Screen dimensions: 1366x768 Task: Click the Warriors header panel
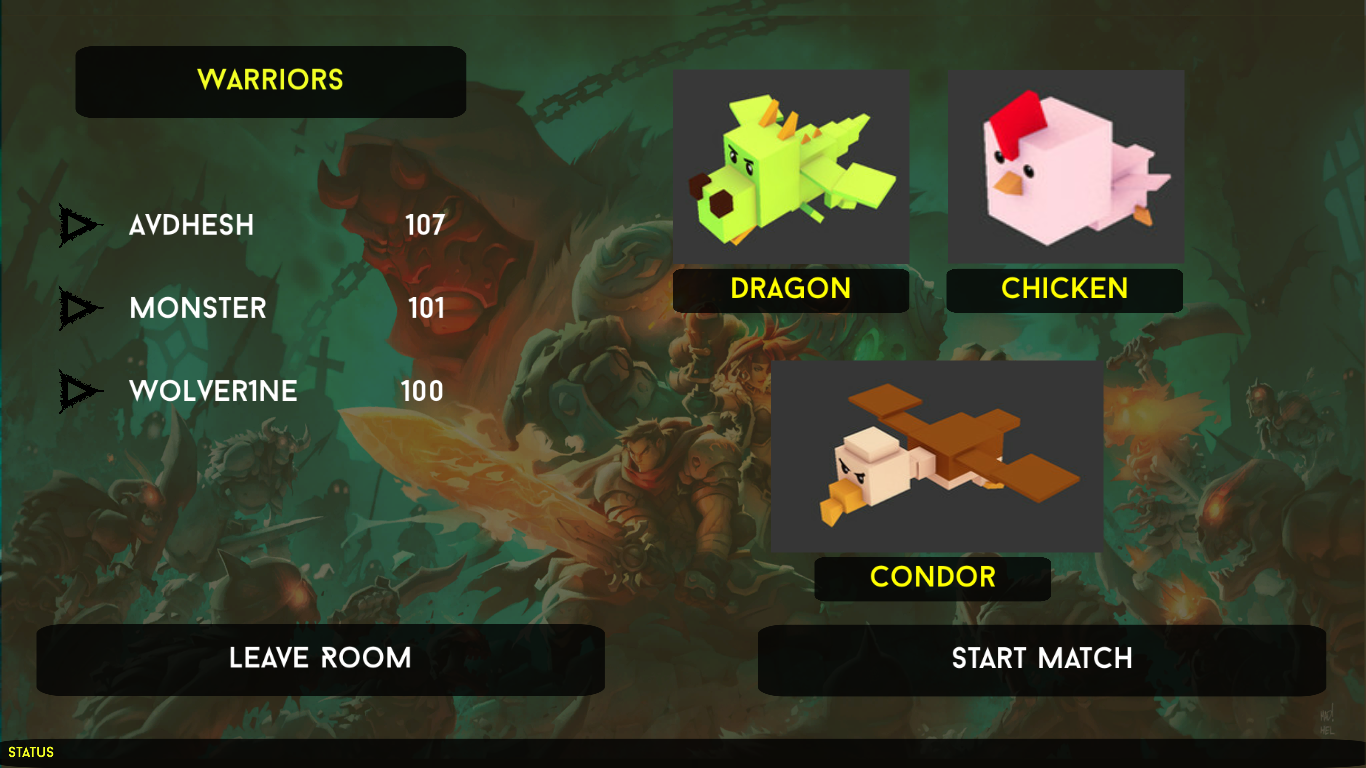point(270,81)
